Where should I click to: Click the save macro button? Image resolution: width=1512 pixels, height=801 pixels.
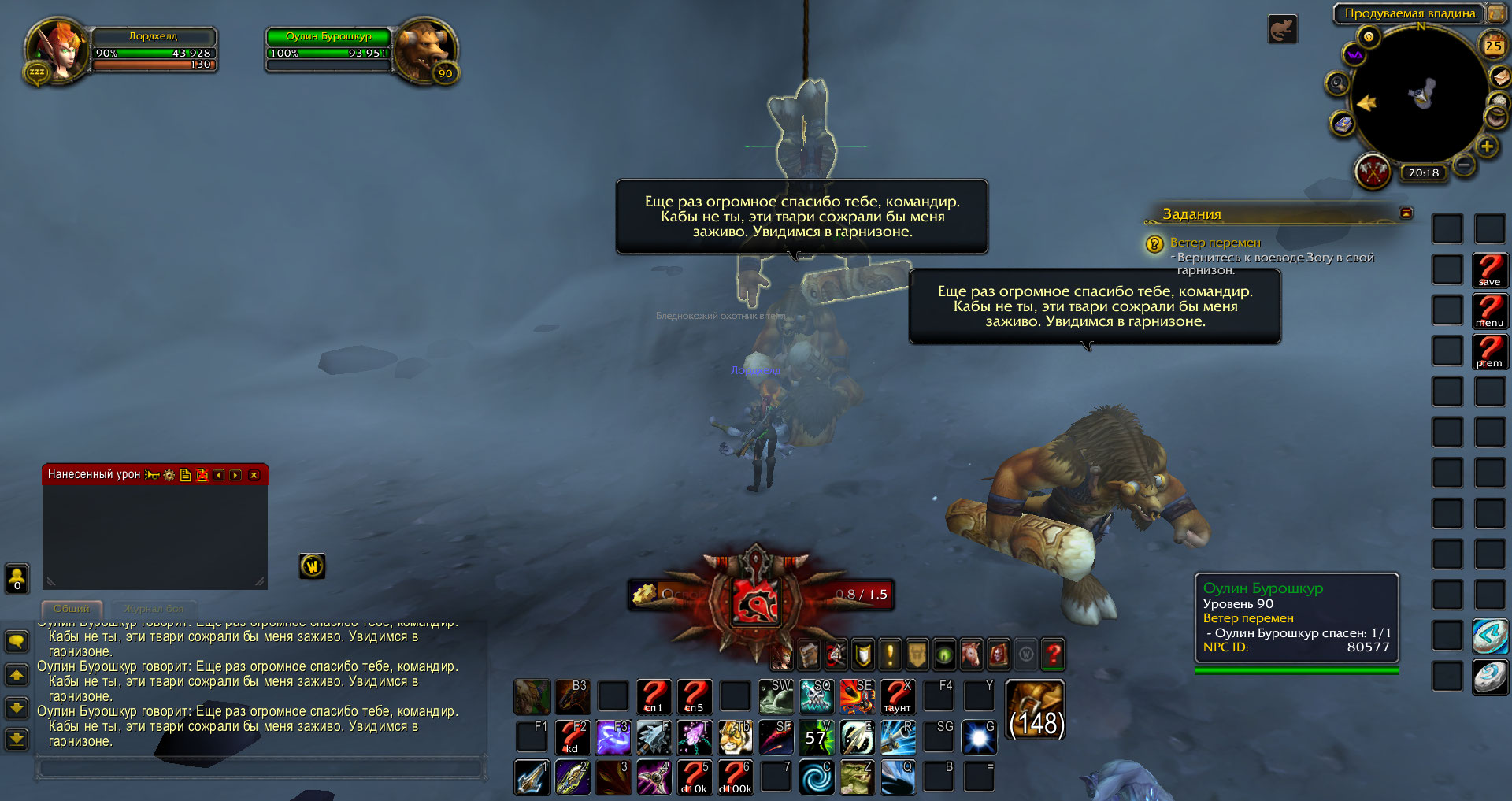pyautogui.click(x=1489, y=270)
